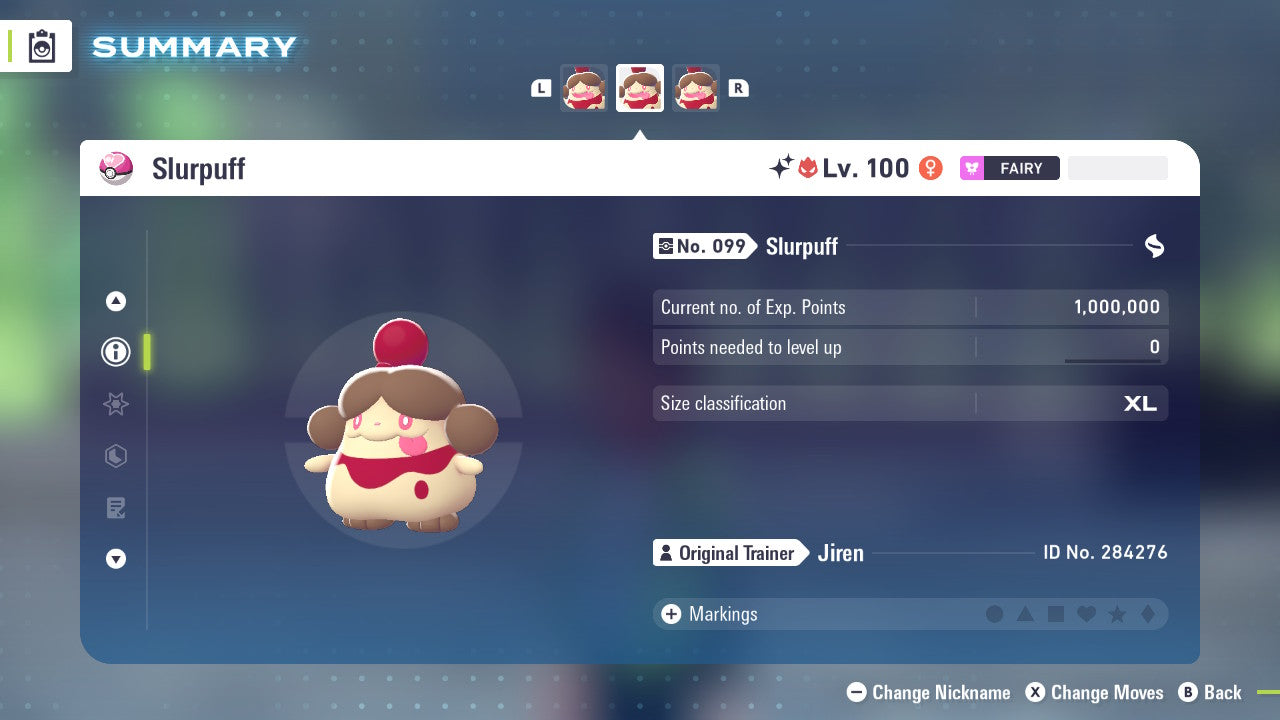1280x720 pixels.
Task: Switch to the starburst icon page
Action: click(116, 404)
